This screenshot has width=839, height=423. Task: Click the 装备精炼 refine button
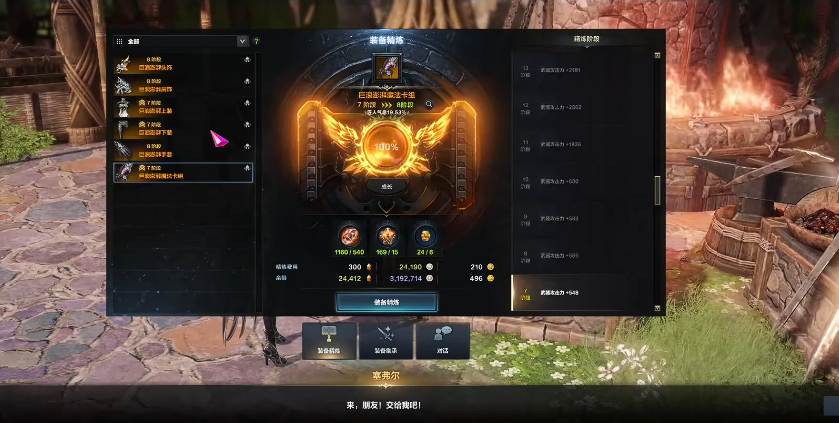(386, 302)
